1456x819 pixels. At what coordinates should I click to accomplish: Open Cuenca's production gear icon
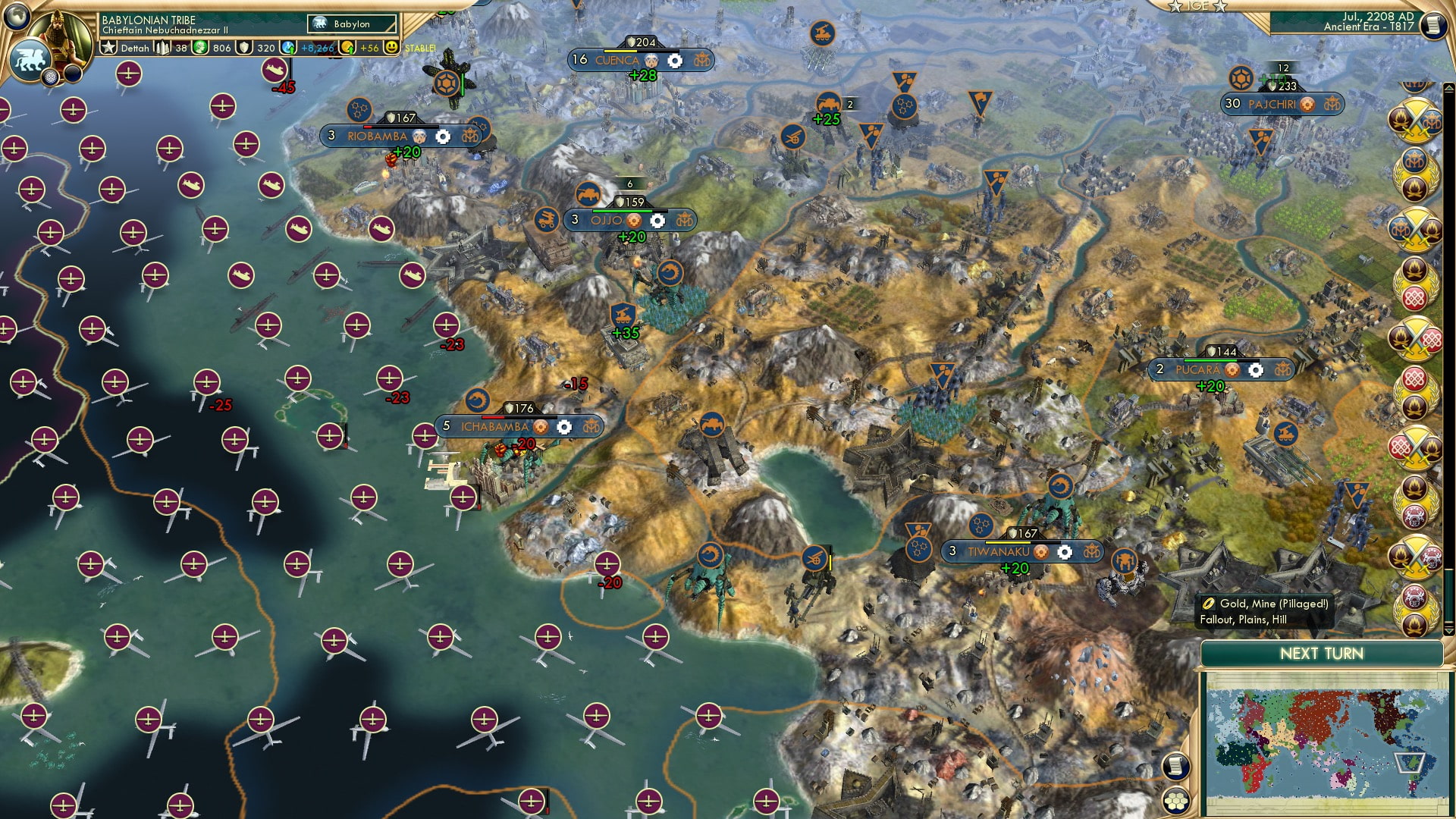[x=673, y=59]
